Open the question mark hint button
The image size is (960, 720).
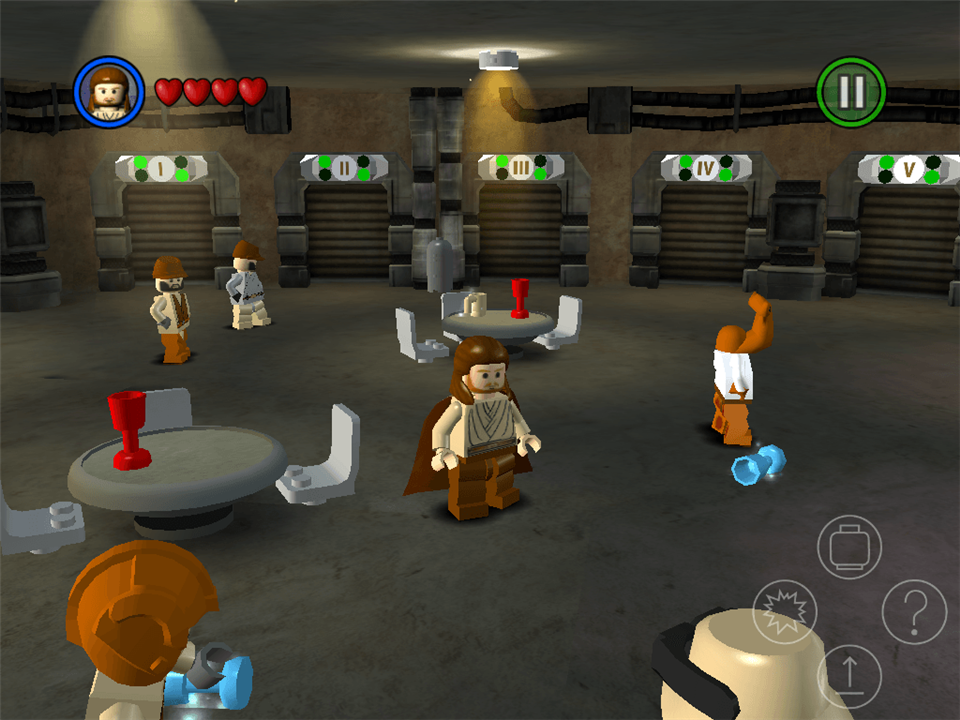point(914,611)
